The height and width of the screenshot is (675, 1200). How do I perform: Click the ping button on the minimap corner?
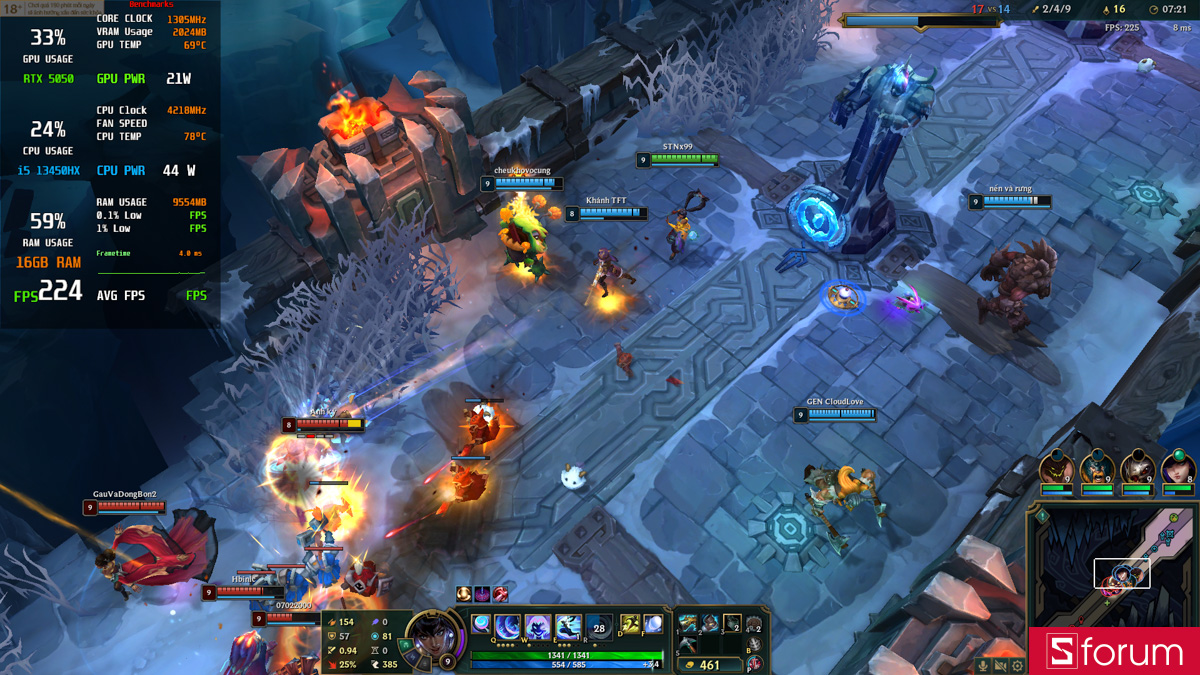pyautogui.click(x=1041, y=516)
